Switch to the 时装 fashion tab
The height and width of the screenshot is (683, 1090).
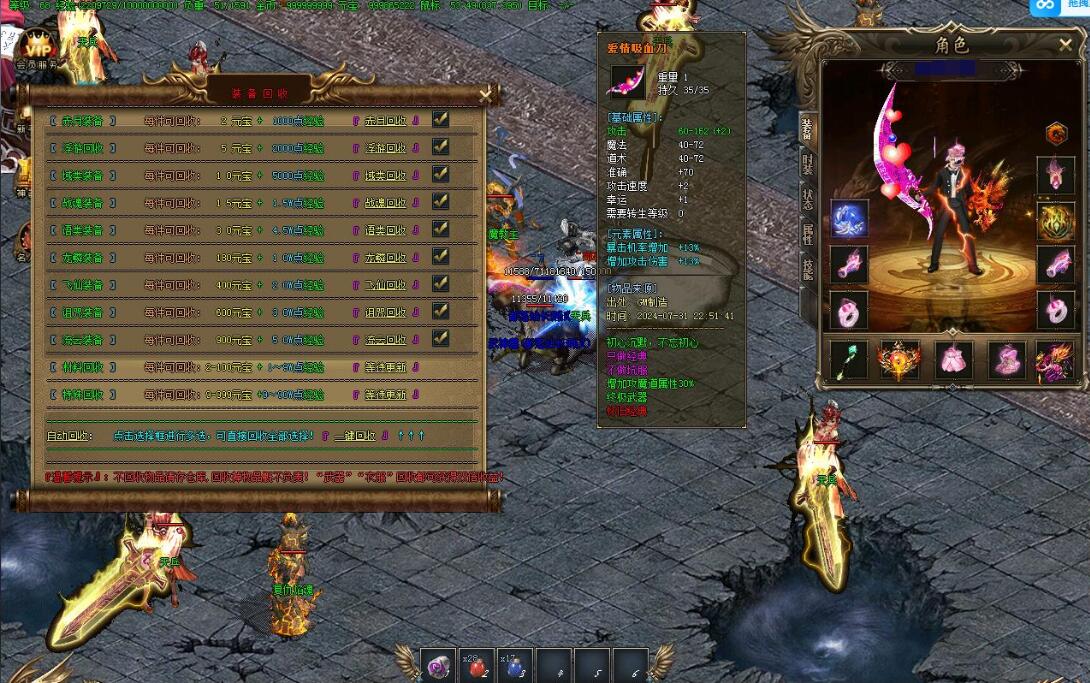(807, 165)
